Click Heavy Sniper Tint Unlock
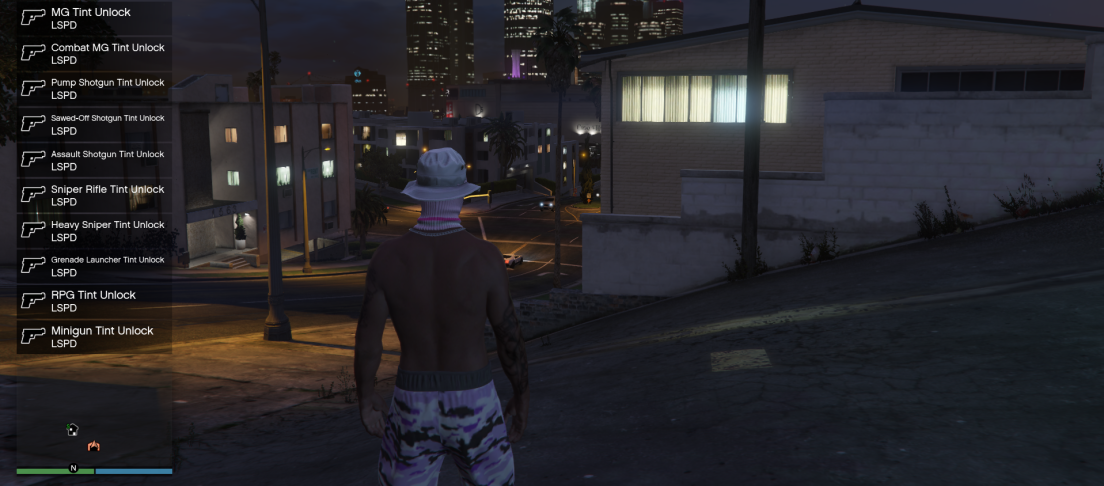 (x=94, y=231)
